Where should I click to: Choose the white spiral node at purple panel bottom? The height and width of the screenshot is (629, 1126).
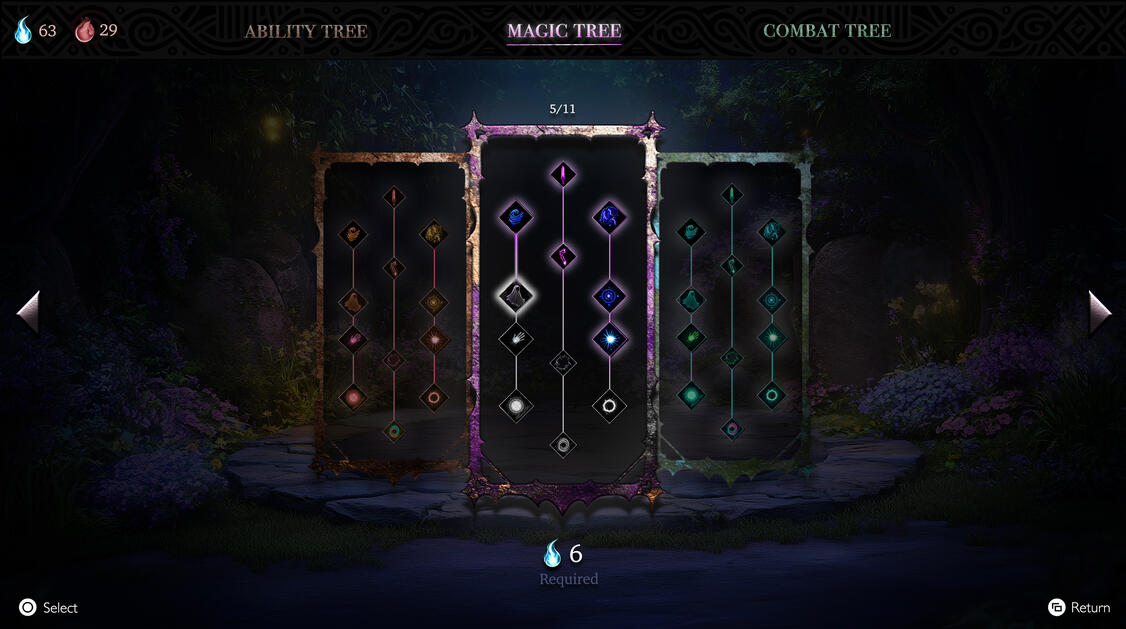click(x=563, y=443)
